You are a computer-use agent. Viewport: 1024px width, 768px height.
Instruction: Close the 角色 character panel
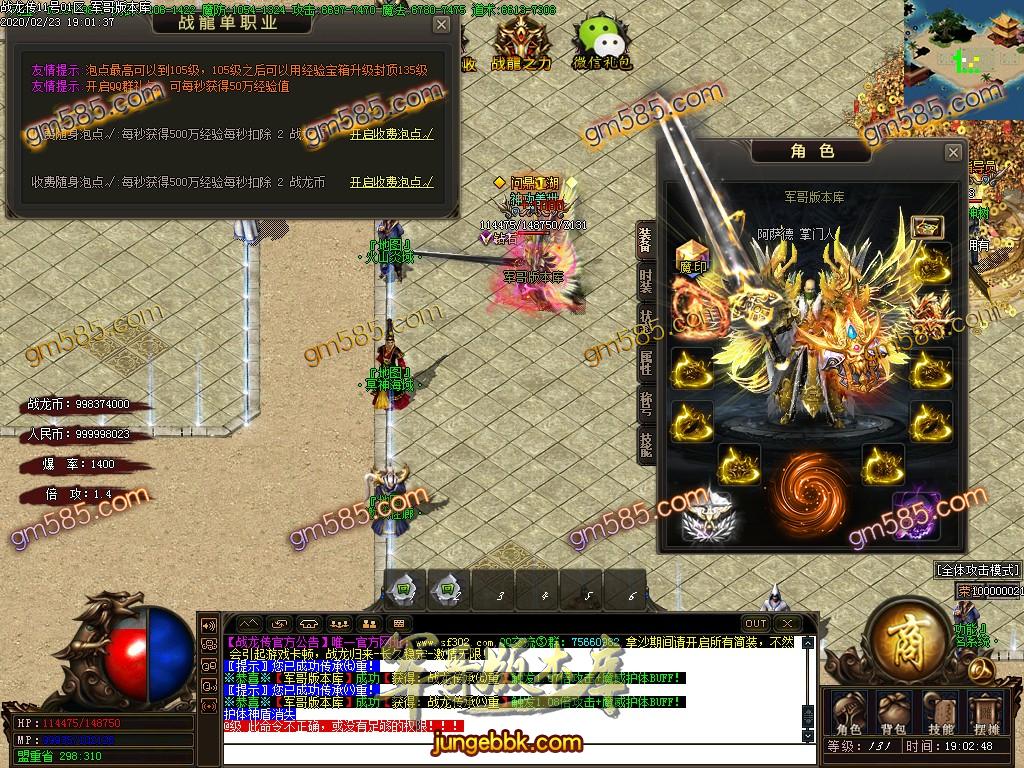953,152
